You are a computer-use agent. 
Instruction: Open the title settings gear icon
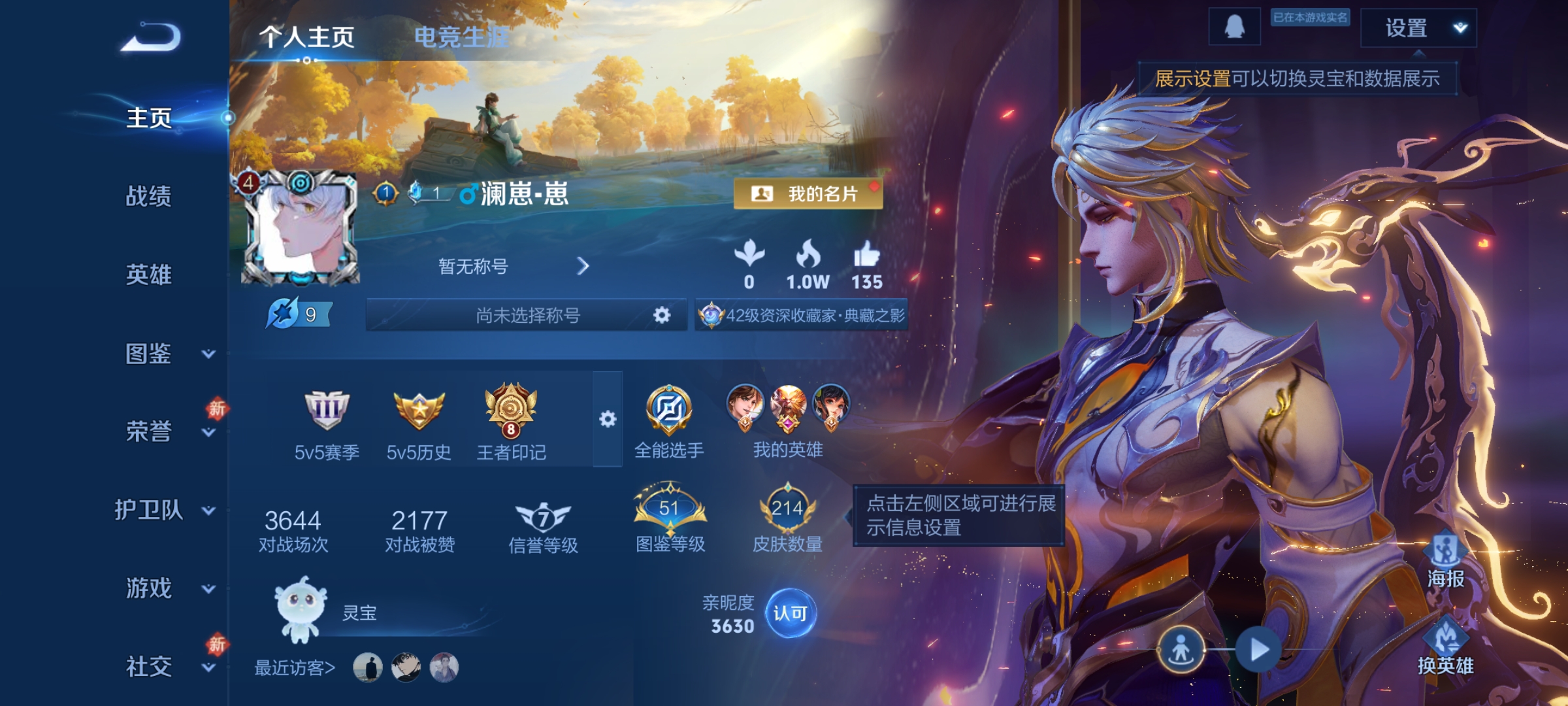[x=662, y=314]
